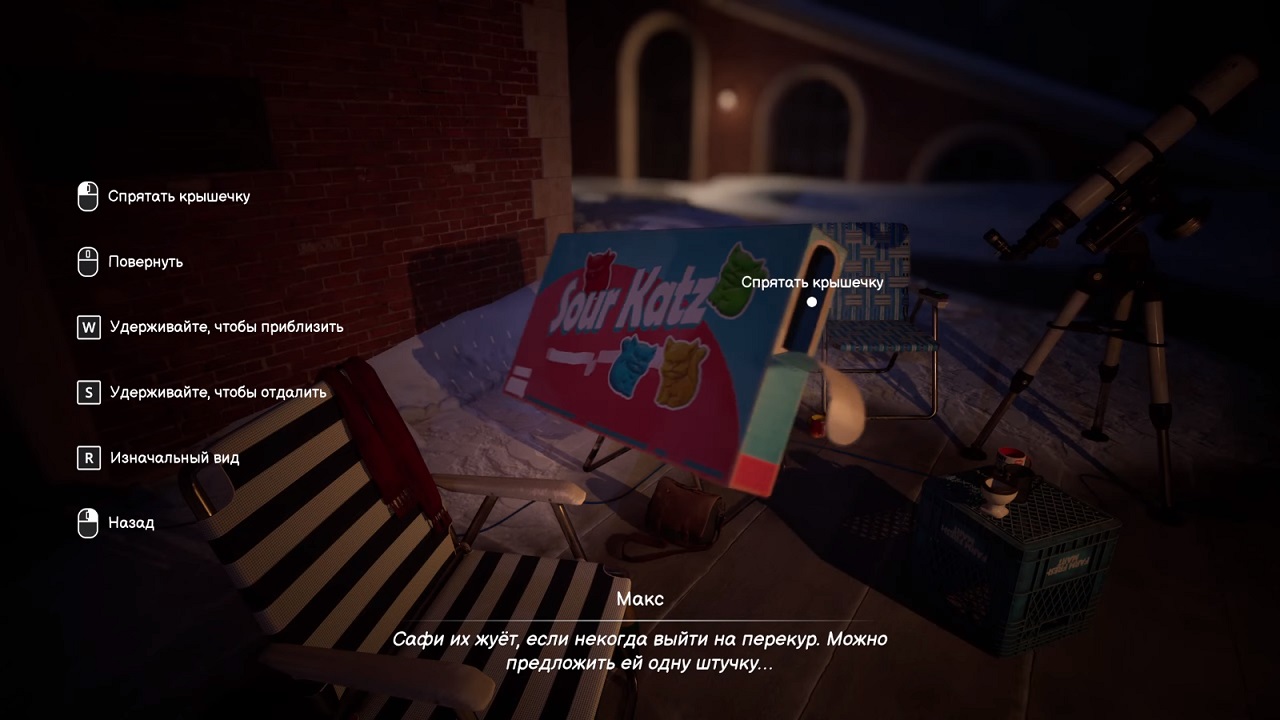Toggle the Повернуть rotation control
The image size is (1280, 720).
pos(146,261)
